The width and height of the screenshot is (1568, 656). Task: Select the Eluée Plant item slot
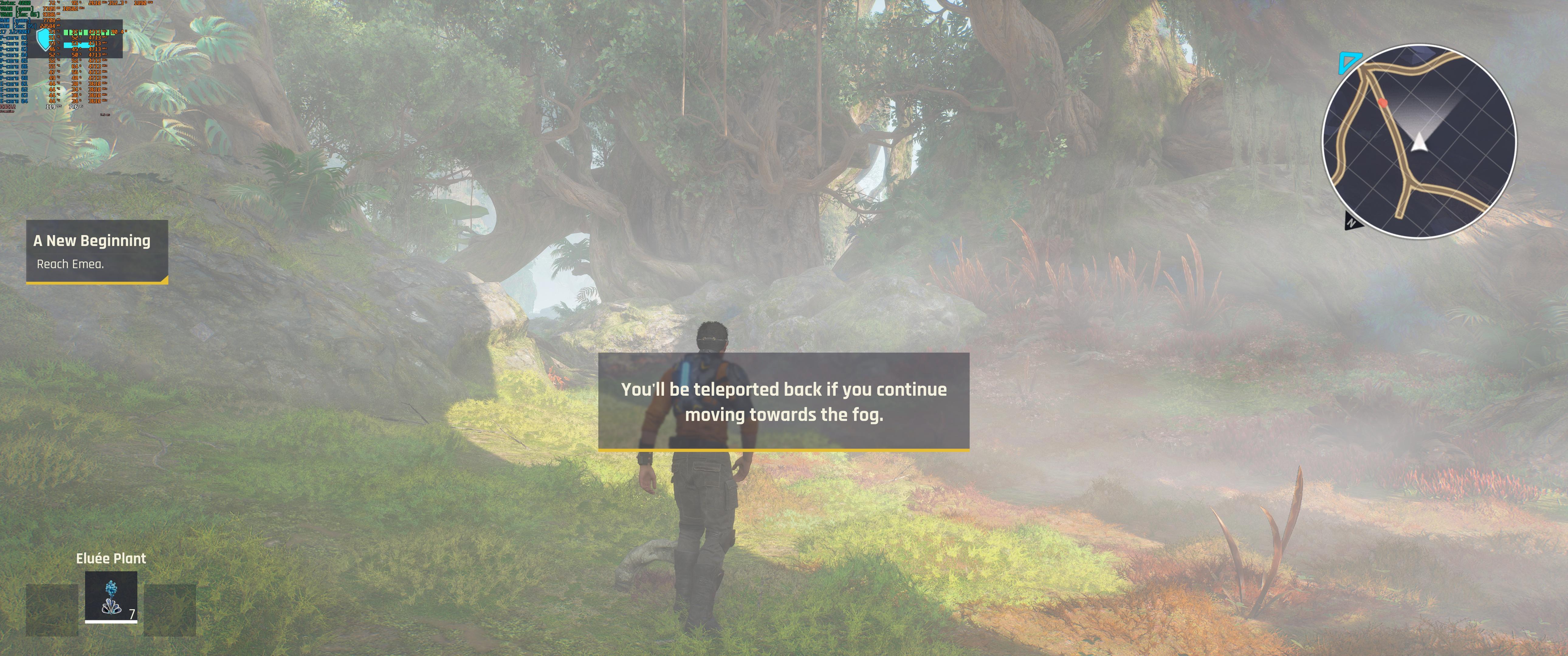(111, 597)
